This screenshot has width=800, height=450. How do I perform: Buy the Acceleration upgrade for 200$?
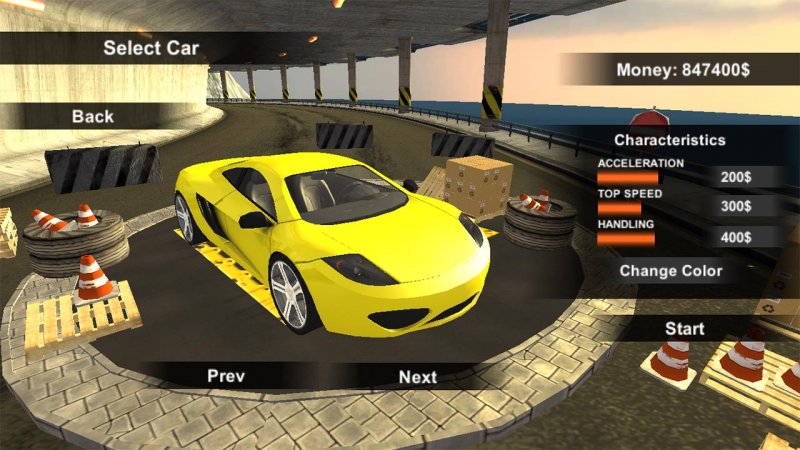point(736,177)
